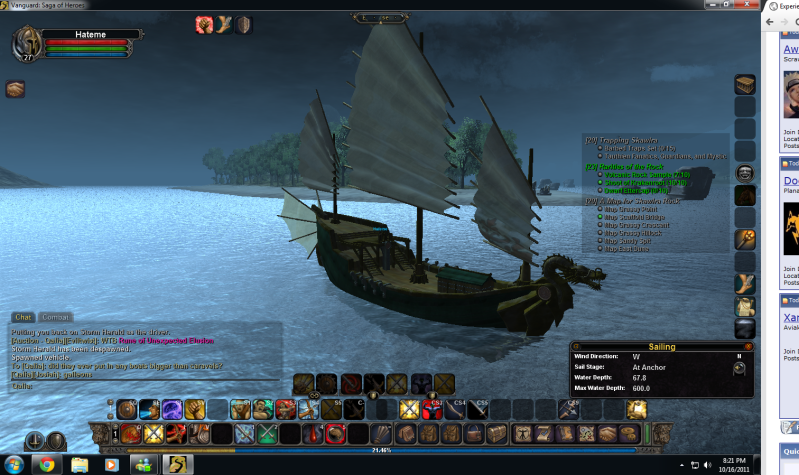Viewport: 799px width, 475px height.
Task: Switch to the Combat chat tab
Action: tap(56, 316)
